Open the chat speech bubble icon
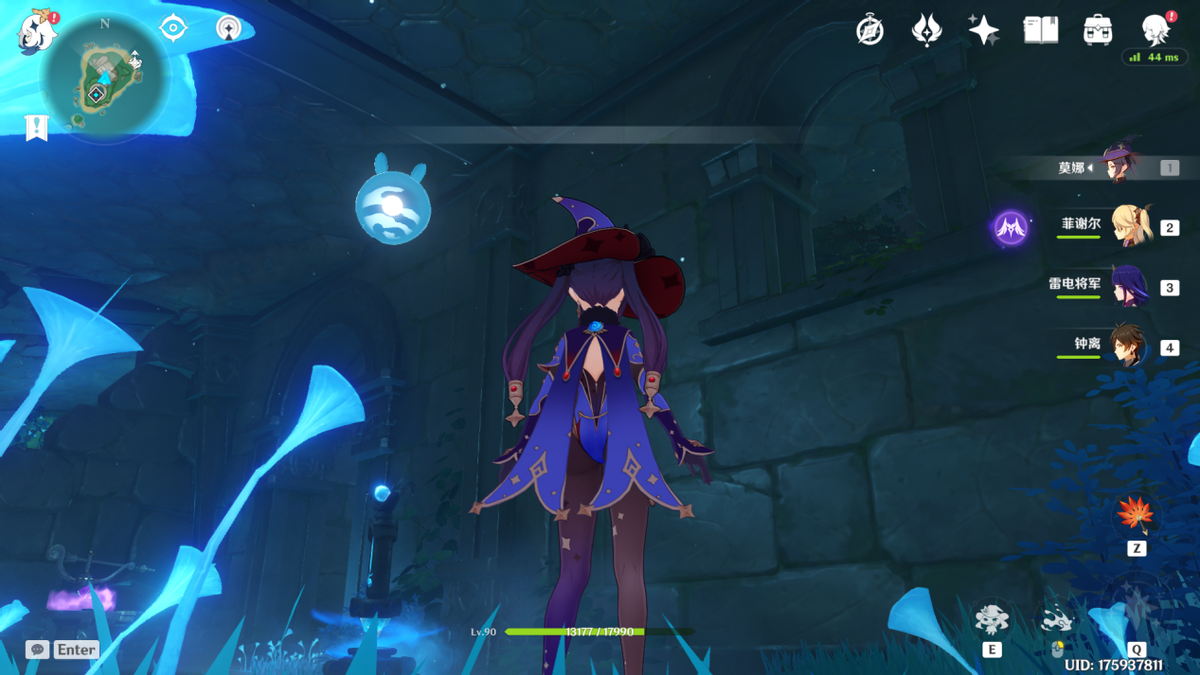Viewport: 1200px width, 675px height. 37,649
